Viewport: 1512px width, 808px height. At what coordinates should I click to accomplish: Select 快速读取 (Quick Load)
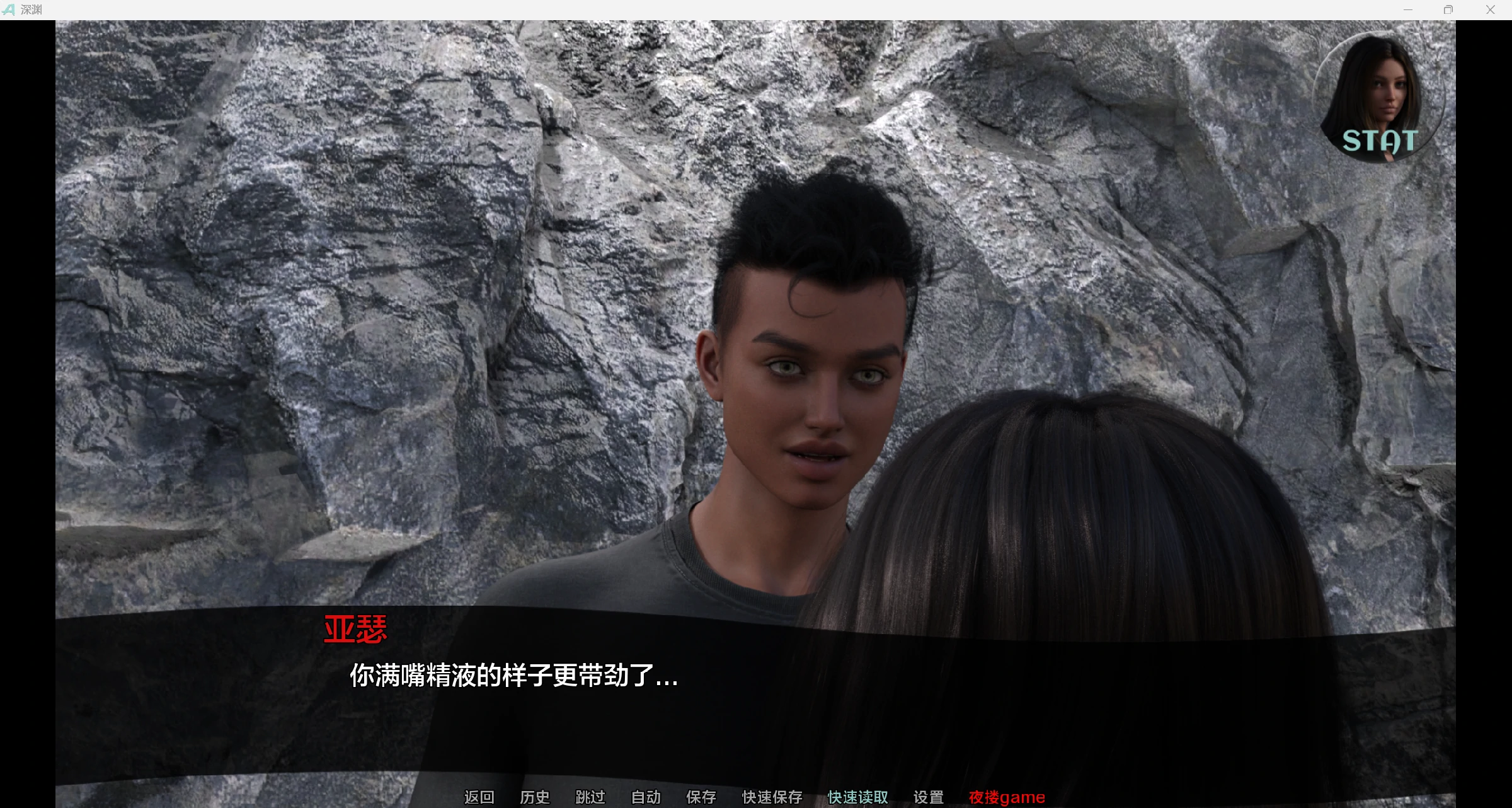(857, 797)
